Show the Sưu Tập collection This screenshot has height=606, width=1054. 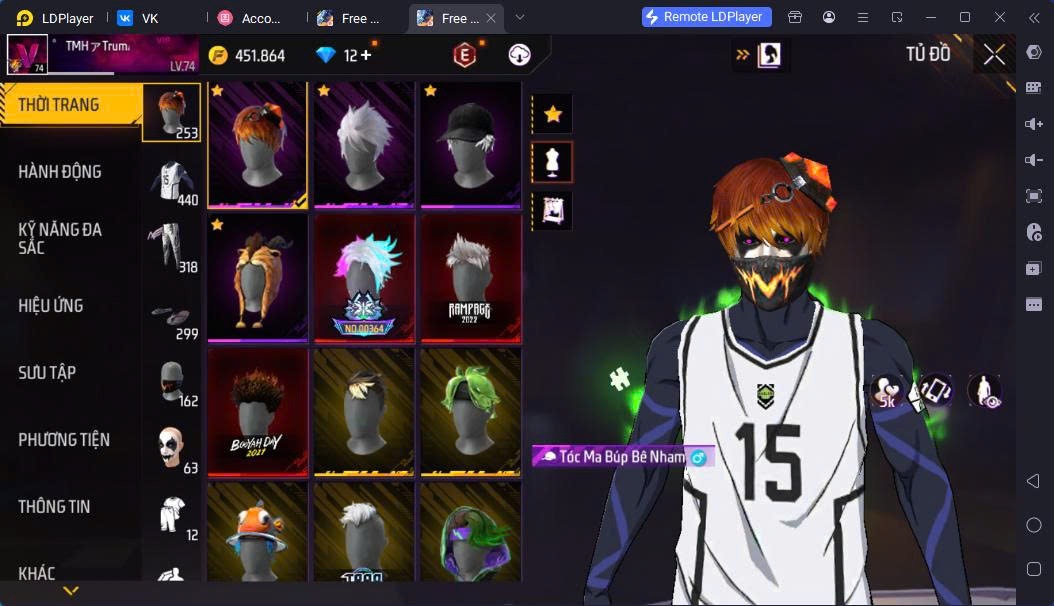point(47,373)
